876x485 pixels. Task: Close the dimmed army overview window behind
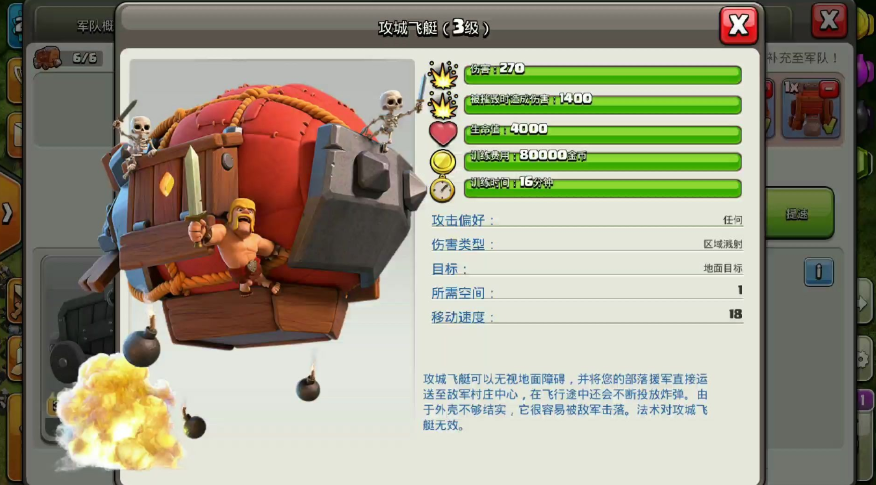tap(829, 19)
